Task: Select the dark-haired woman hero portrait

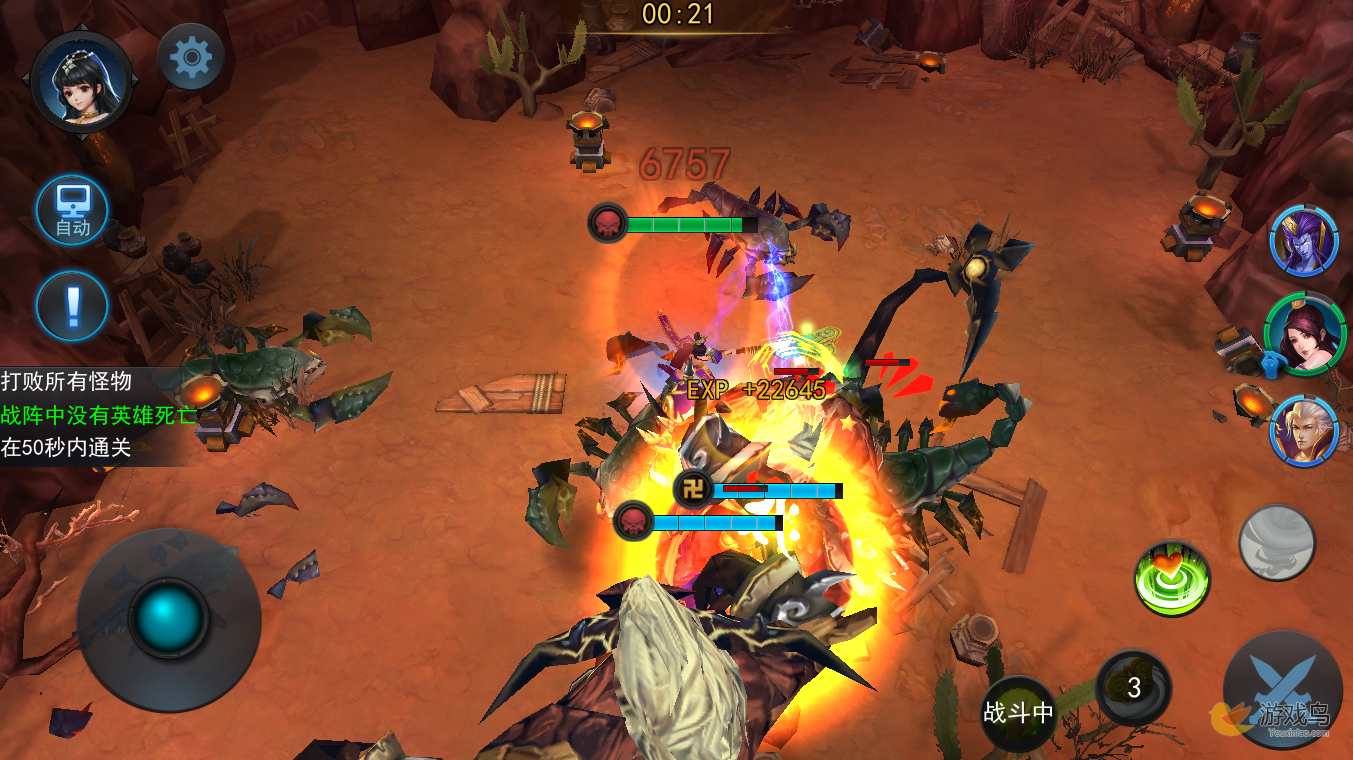Action: tap(1302, 334)
